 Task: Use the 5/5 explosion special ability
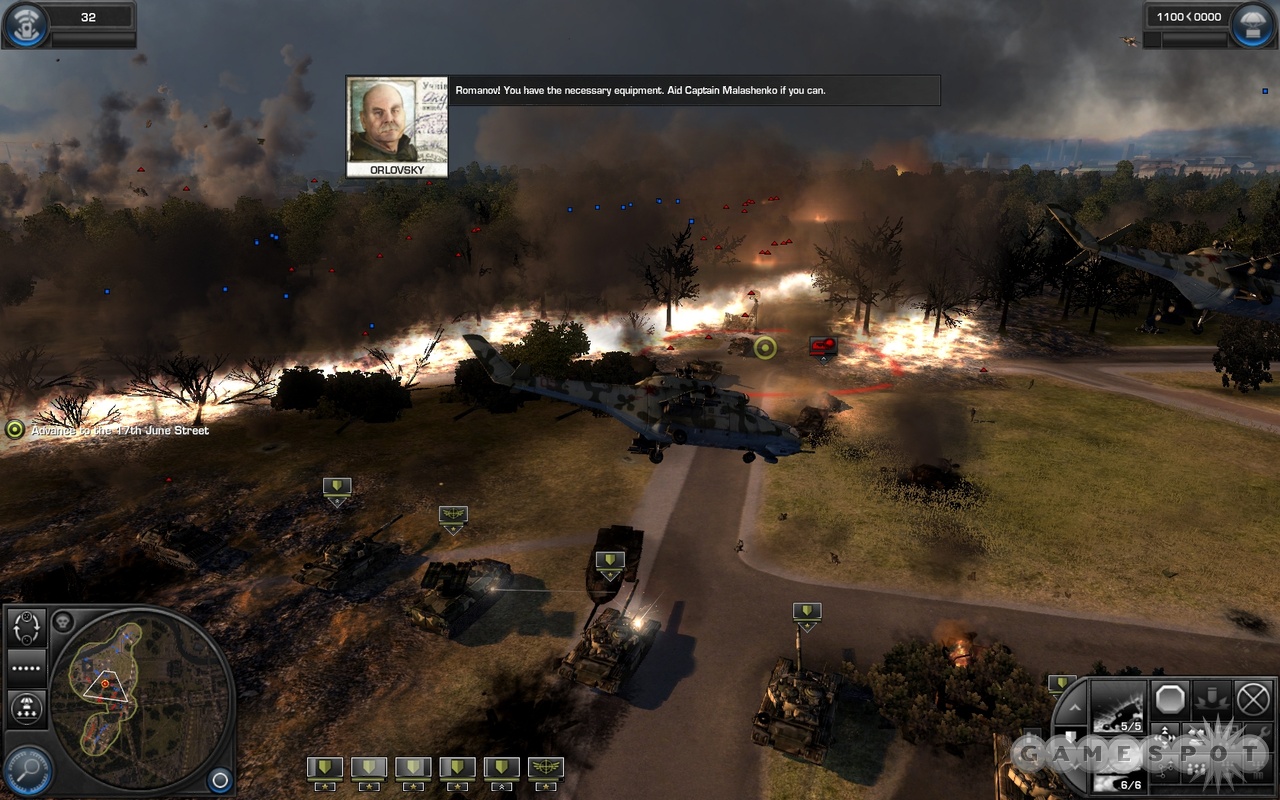tap(1118, 705)
